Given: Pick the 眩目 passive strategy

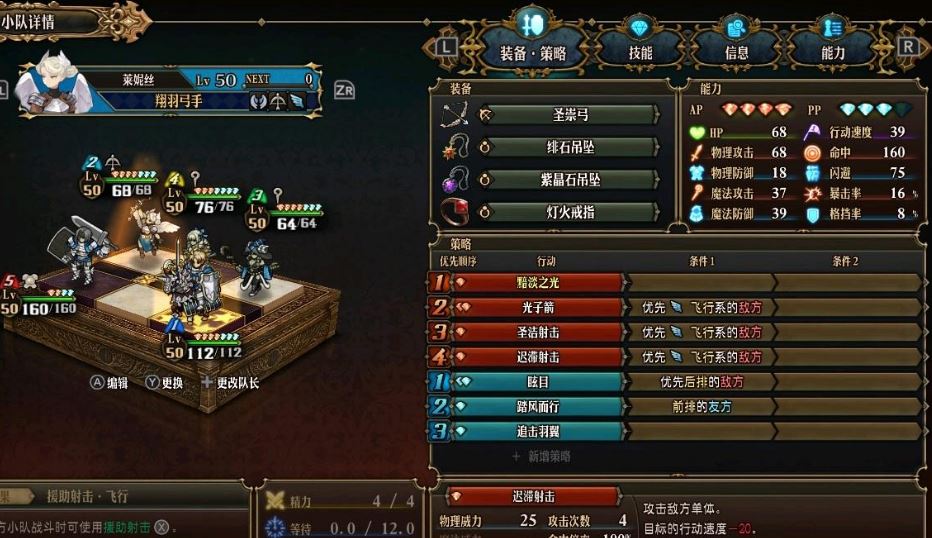Looking at the screenshot, I should [x=539, y=382].
